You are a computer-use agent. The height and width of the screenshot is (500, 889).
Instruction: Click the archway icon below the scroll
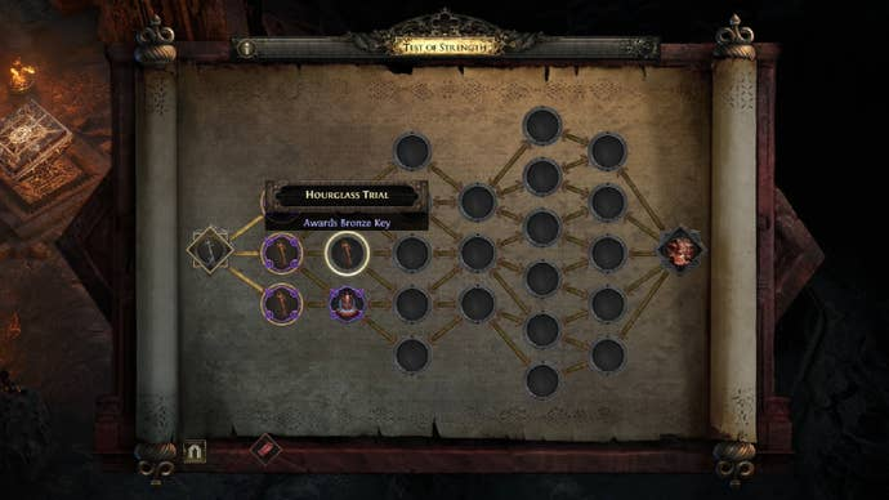pyautogui.click(x=194, y=451)
